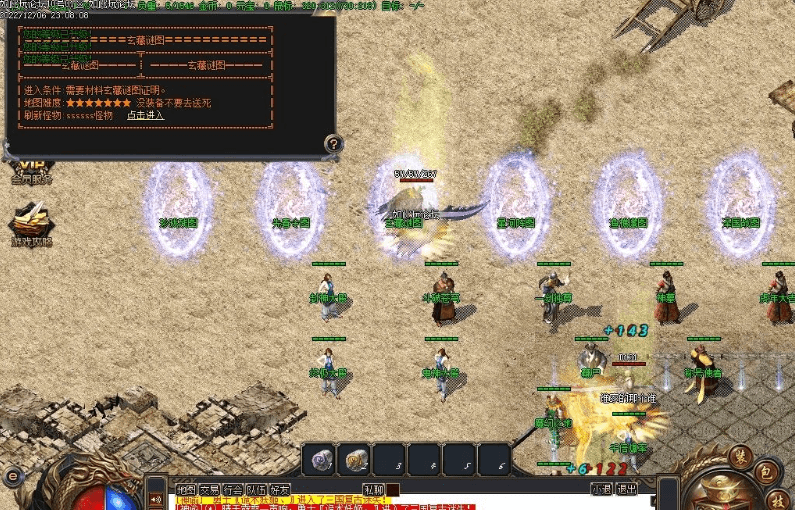The height and width of the screenshot is (510, 795).
Task: Open the 游戏攻略 guide book icon
Action: click(30, 224)
